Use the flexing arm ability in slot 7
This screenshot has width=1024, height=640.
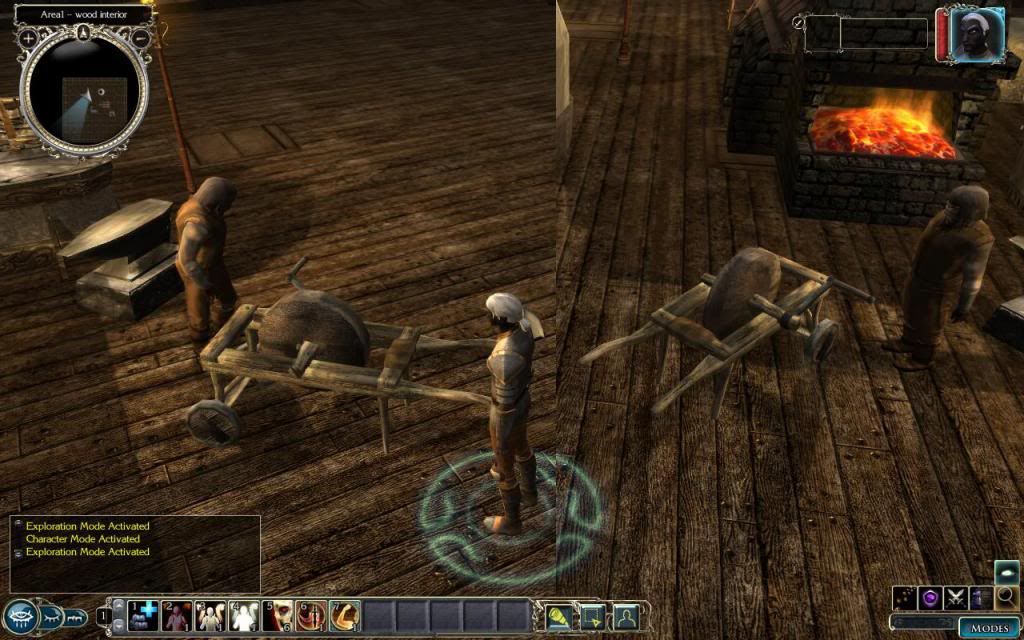345,615
